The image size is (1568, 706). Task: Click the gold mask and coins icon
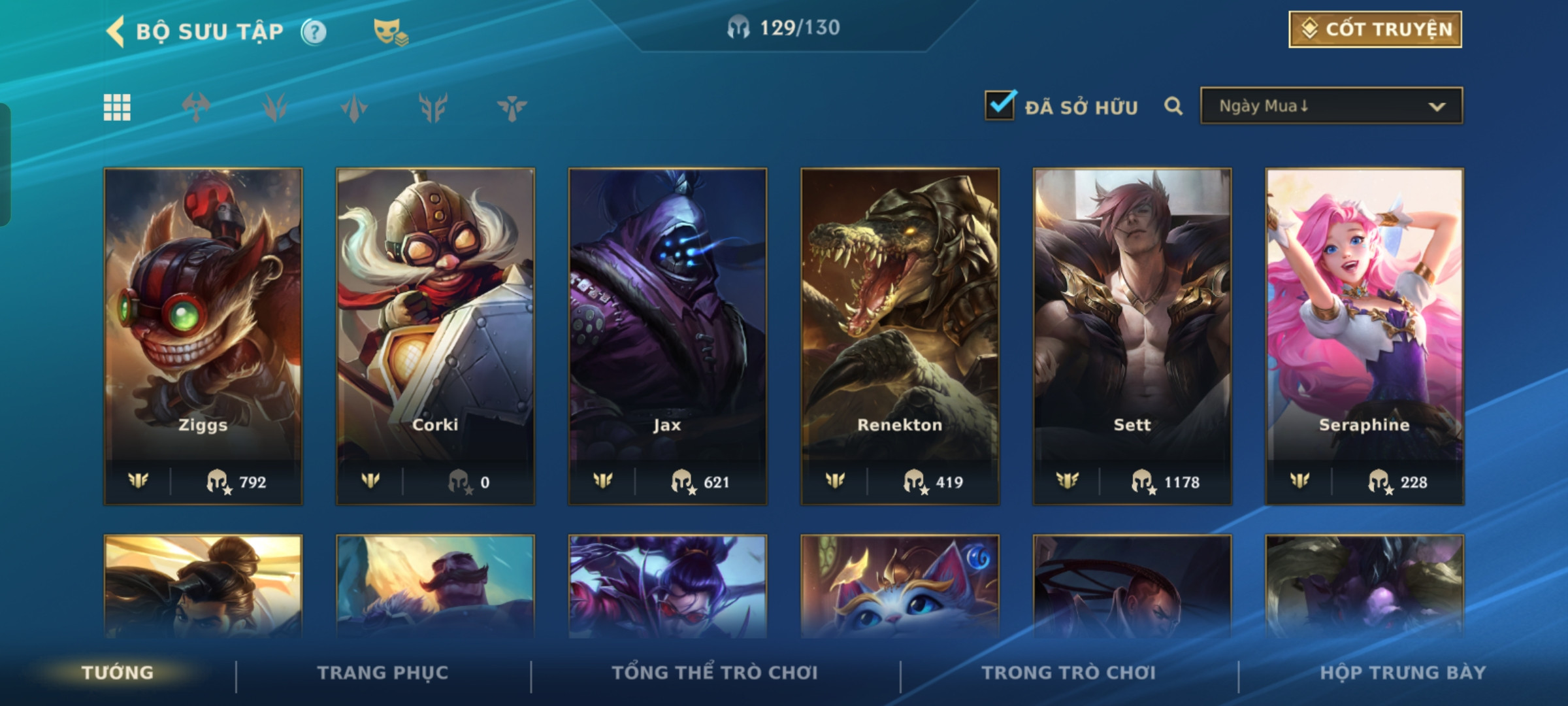pos(390,31)
